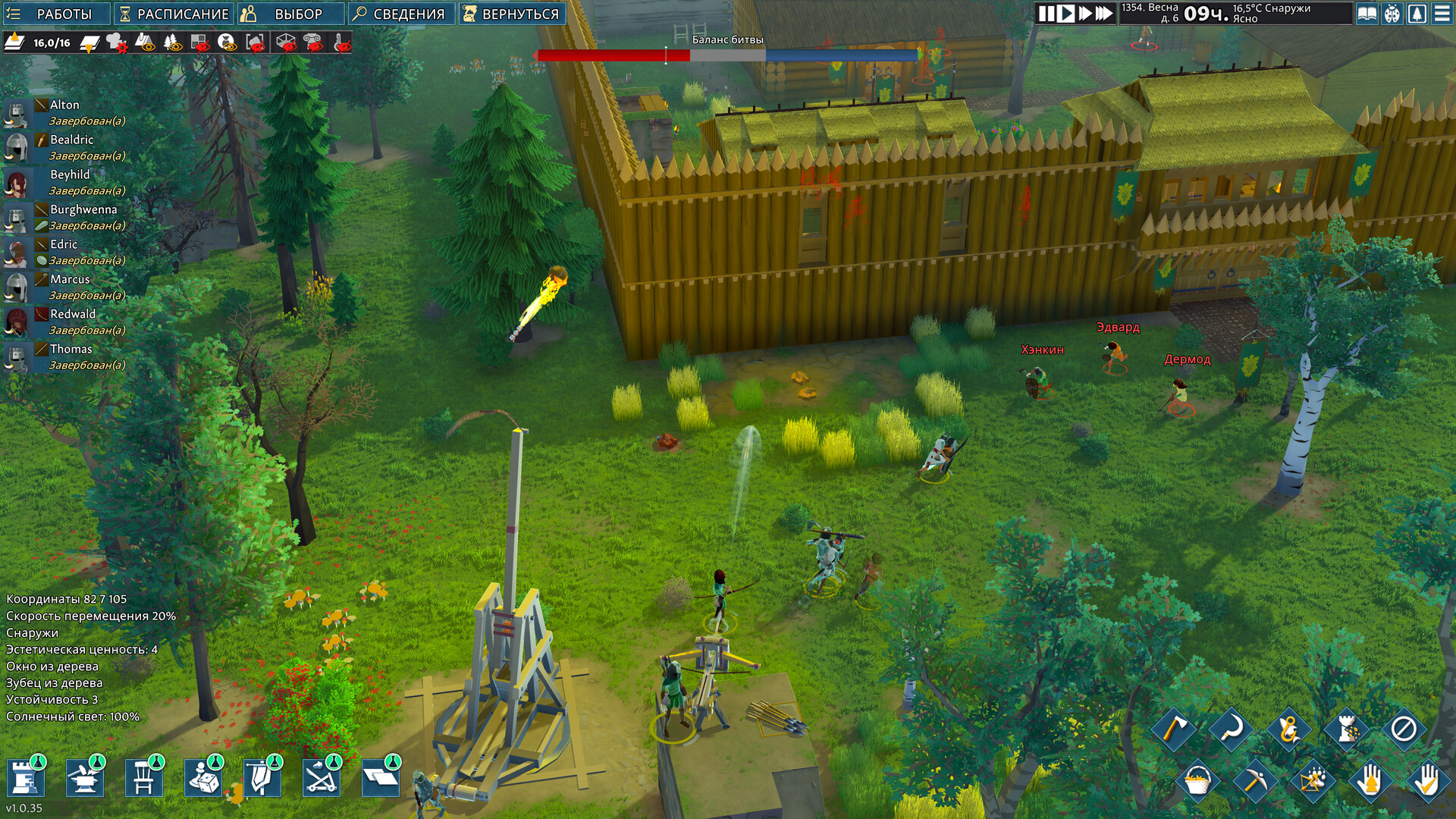Open the Выбор selection menu
Screen dimensions: 1456x819
[290, 14]
